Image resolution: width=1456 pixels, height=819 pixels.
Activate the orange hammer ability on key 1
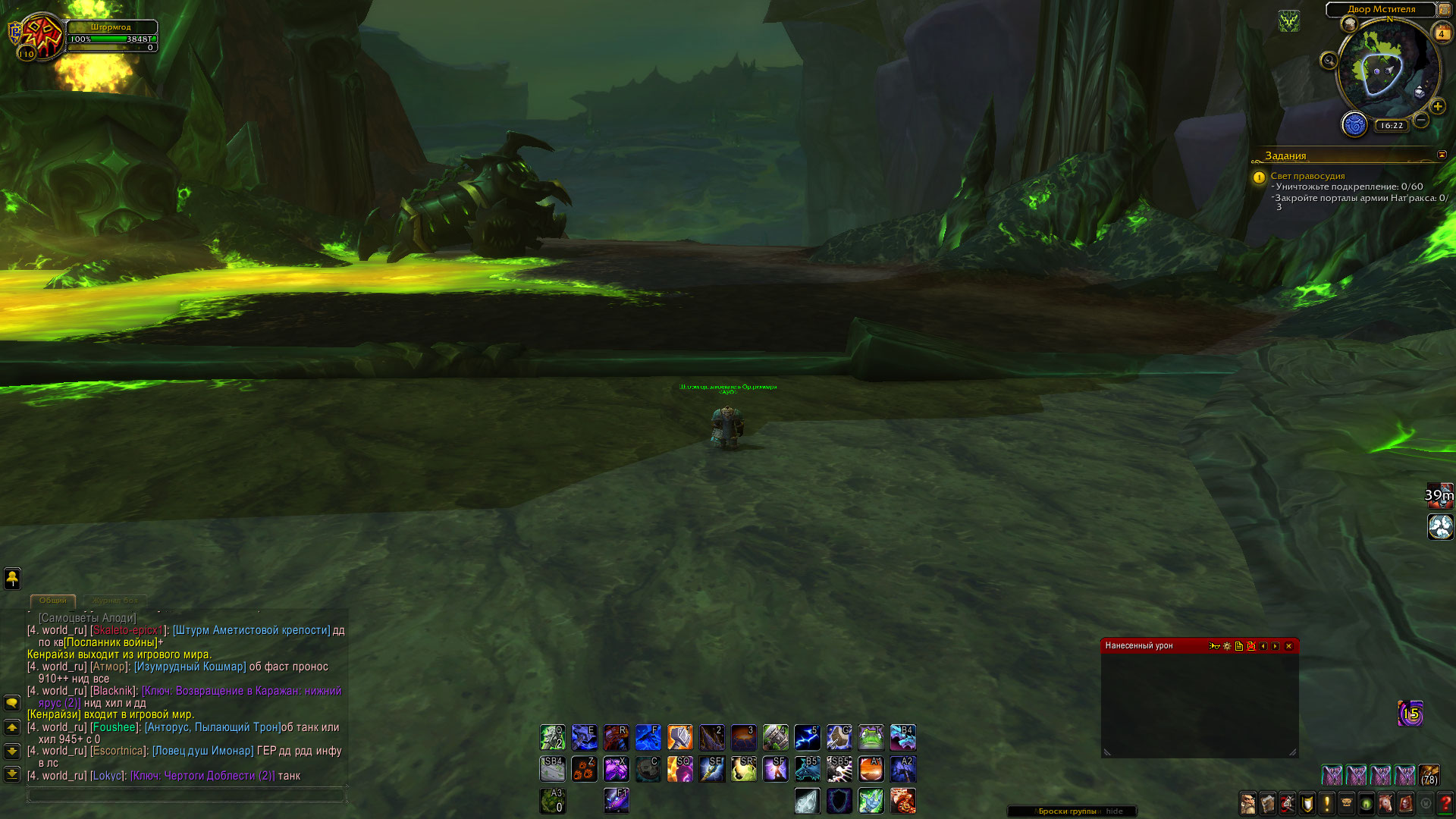click(x=679, y=737)
